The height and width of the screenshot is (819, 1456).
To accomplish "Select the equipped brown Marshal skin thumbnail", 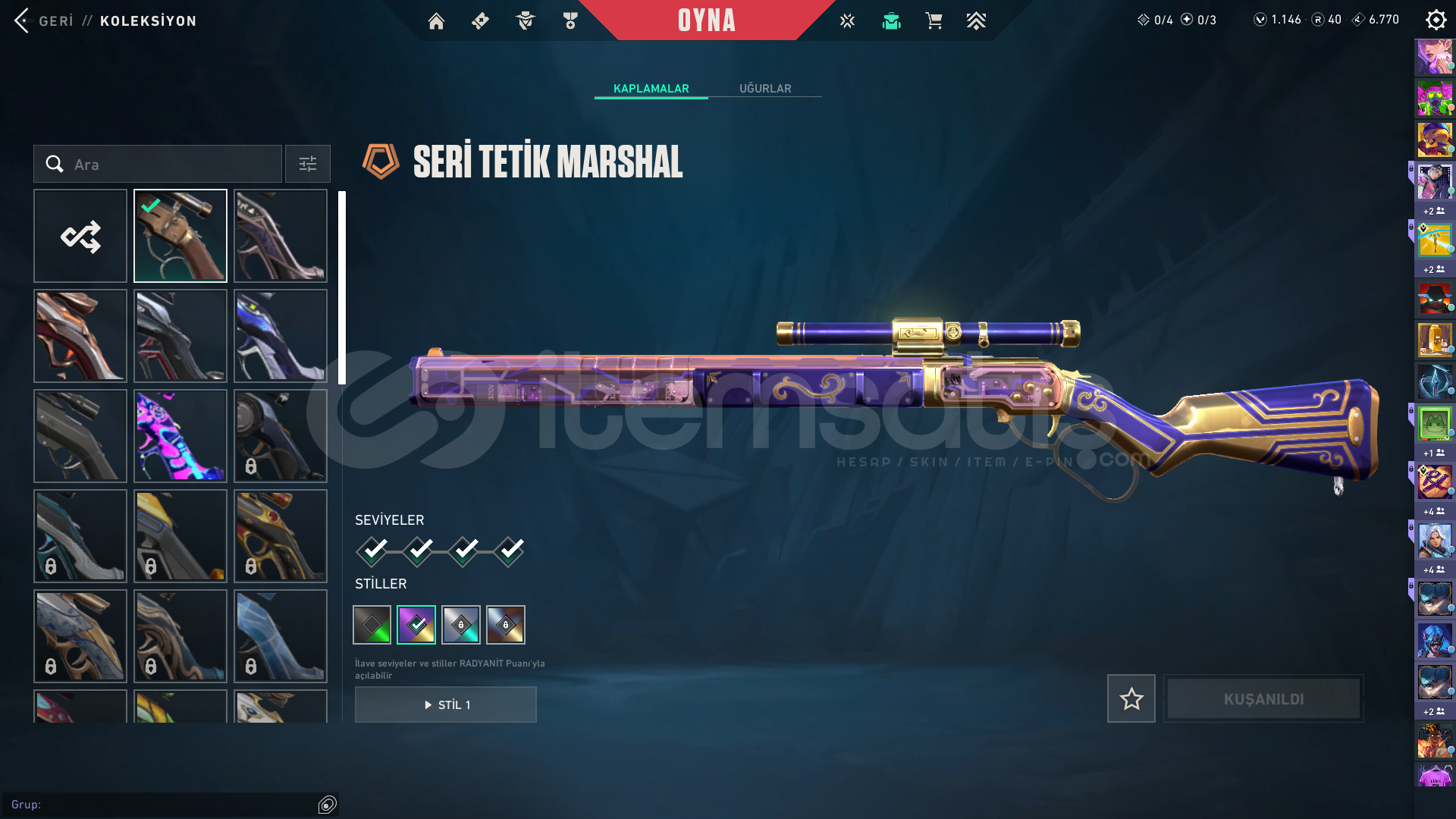I will point(180,236).
